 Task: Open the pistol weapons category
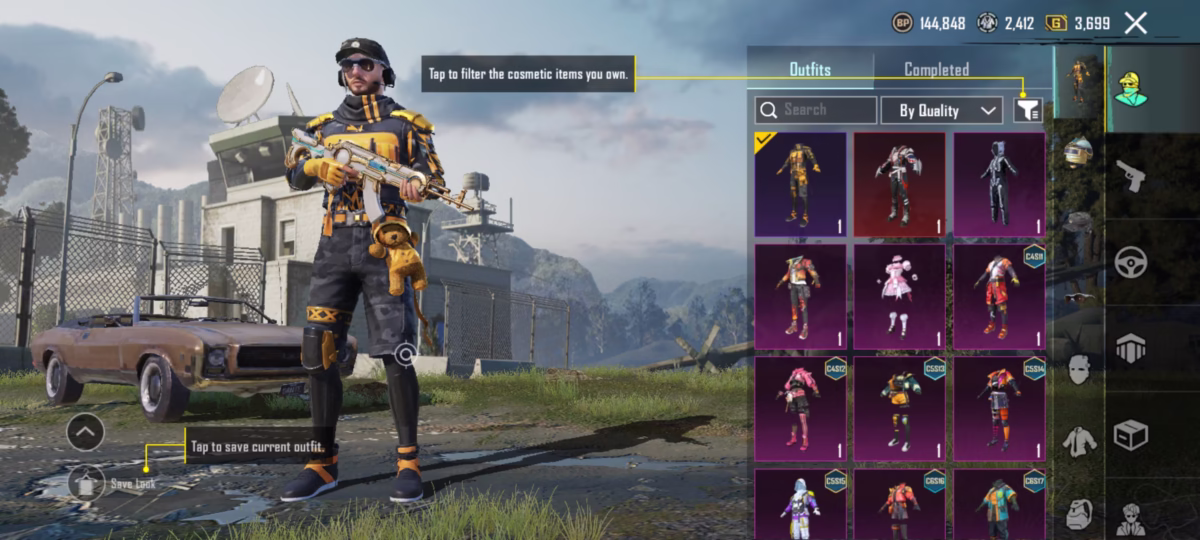(1131, 175)
